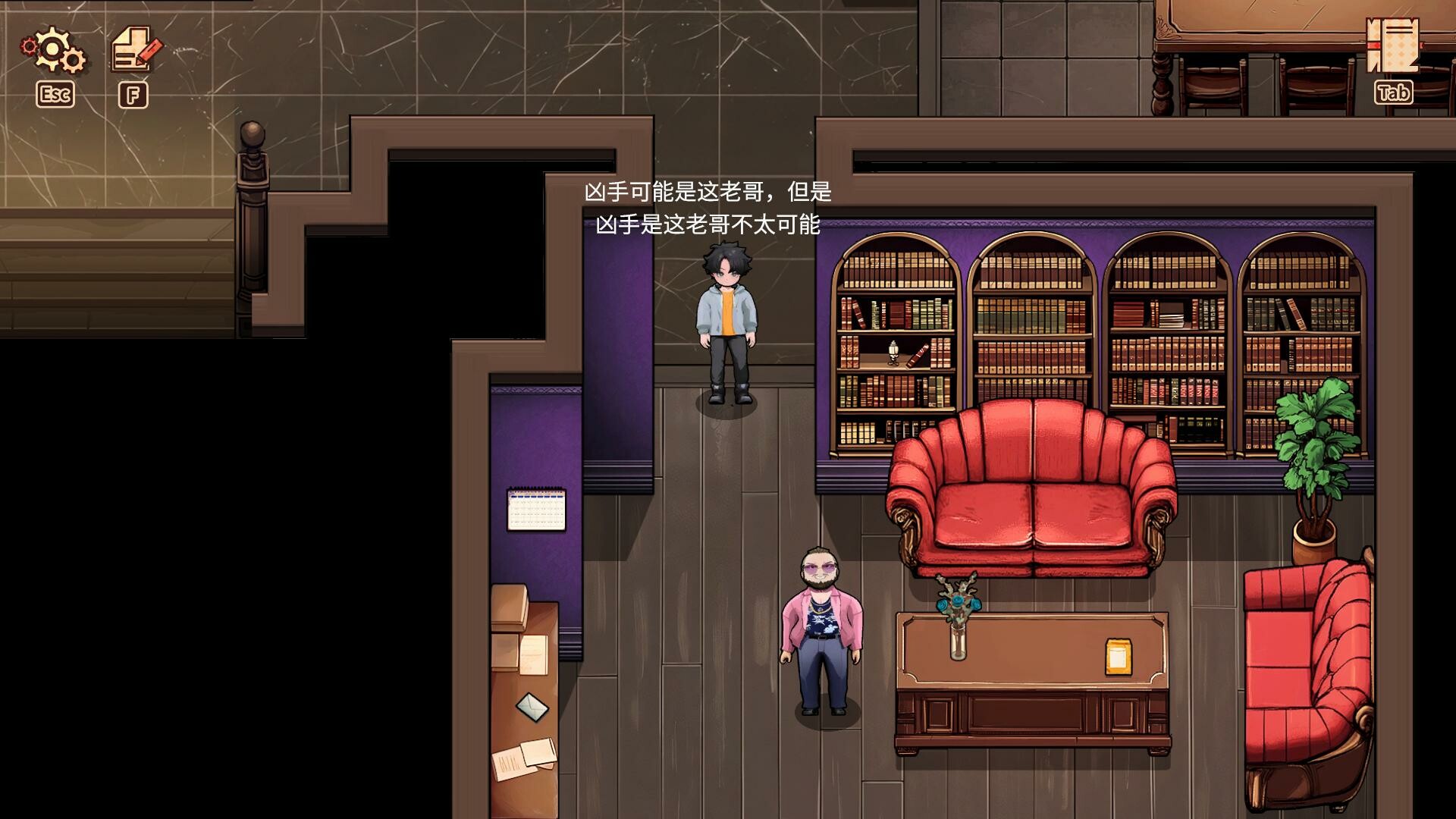Click the Tab key label
The image size is (1456, 819).
(x=1394, y=93)
